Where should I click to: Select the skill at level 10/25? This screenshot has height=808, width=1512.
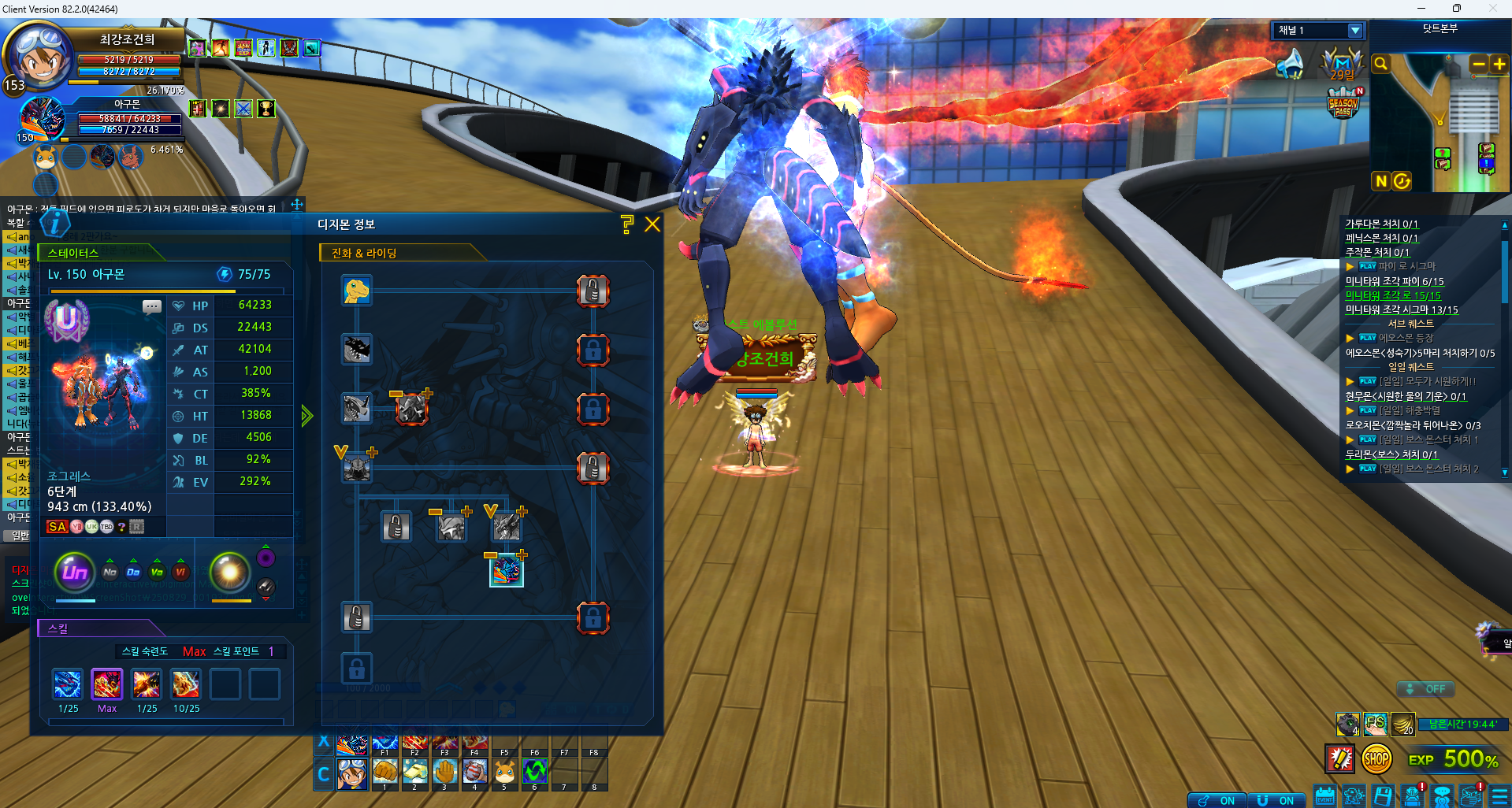click(186, 684)
